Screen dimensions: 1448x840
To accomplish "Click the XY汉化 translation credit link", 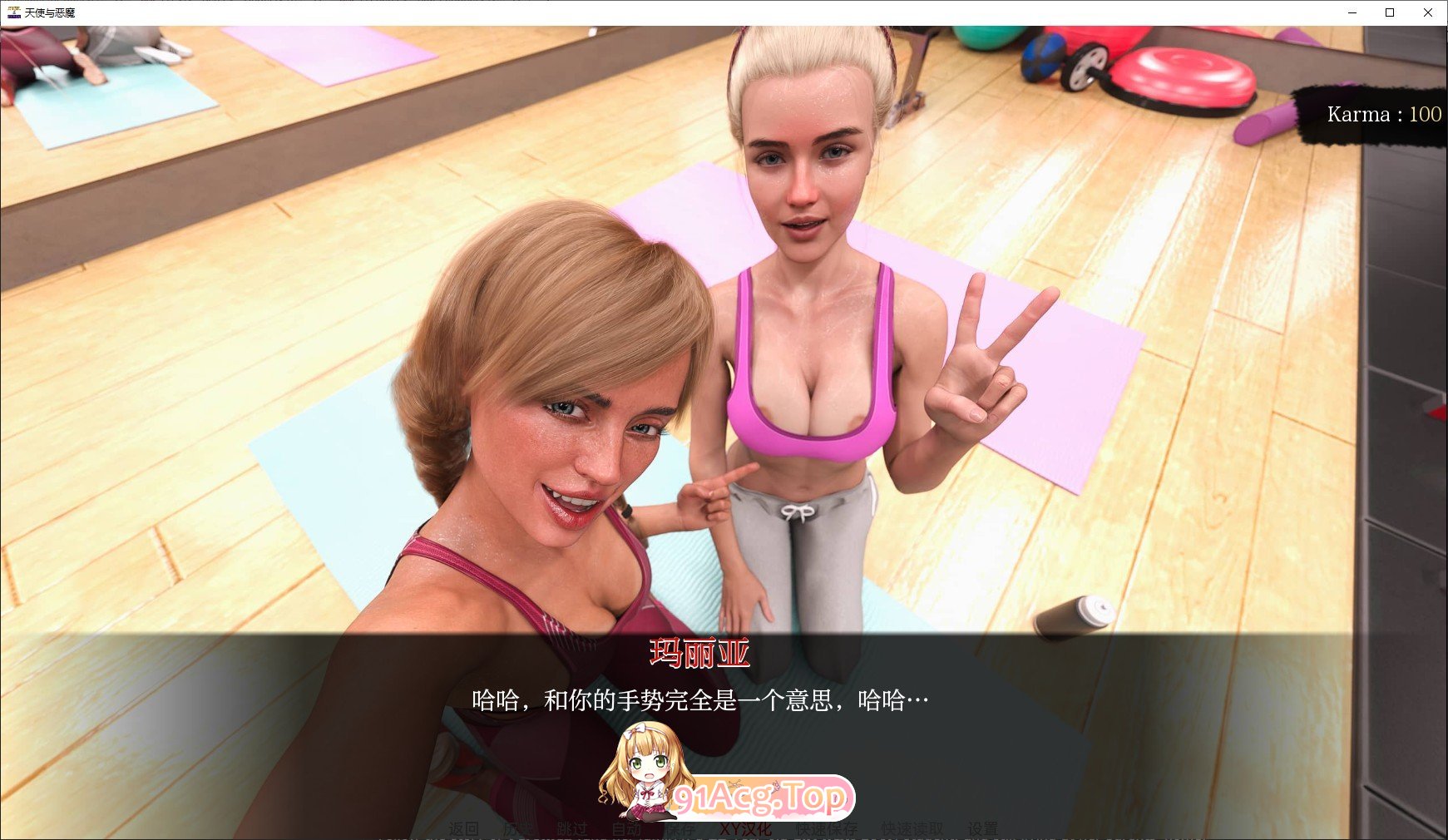I will click(747, 828).
